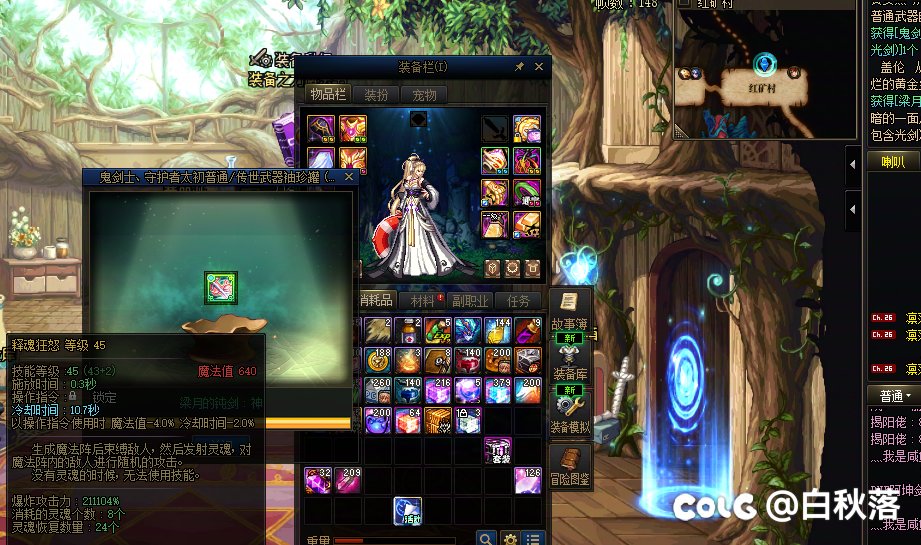Click the green-framed reward item icon
The image size is (921, 545).
[220, 287]
